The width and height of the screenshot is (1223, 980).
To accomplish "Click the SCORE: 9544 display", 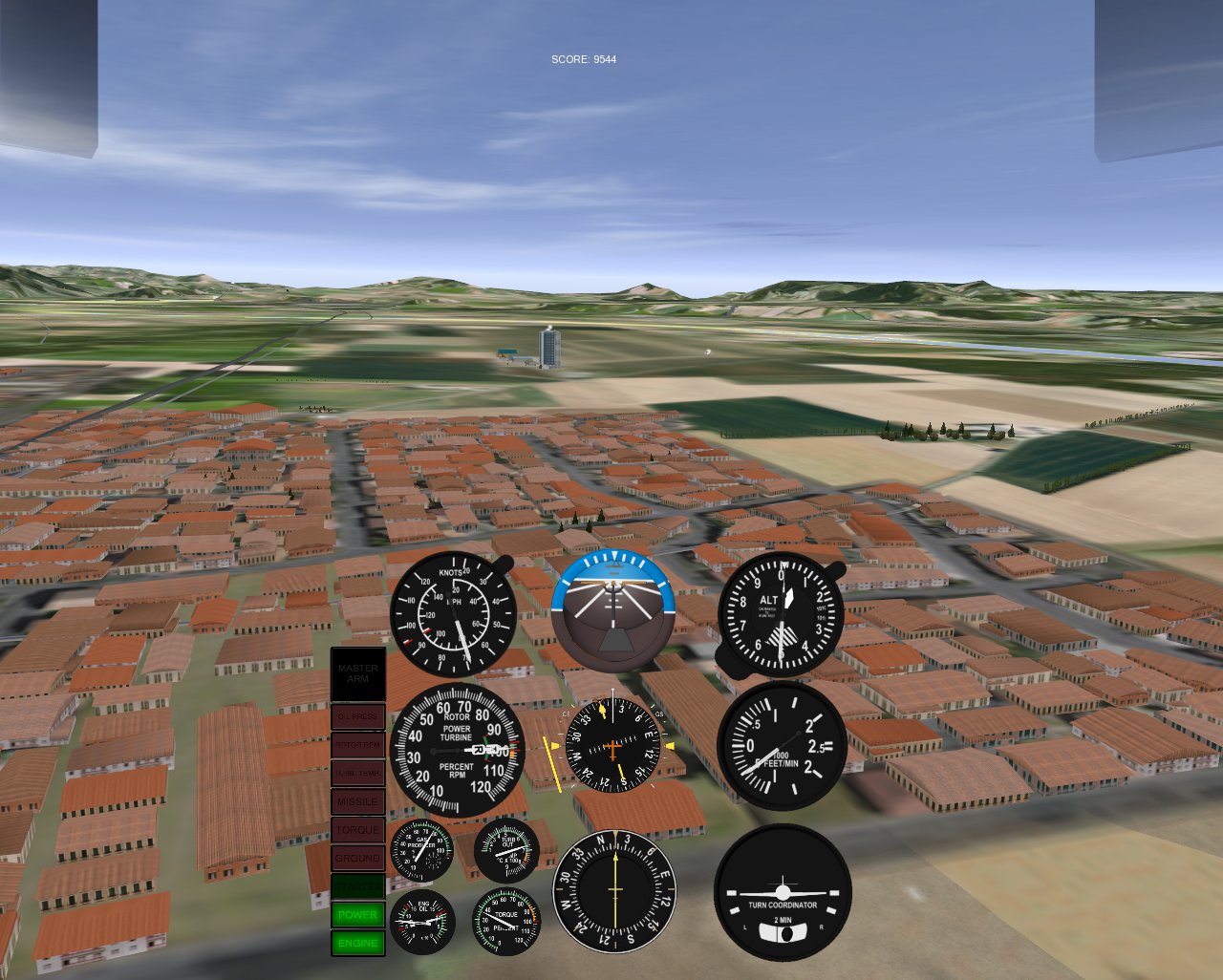I will pos(583,59).
